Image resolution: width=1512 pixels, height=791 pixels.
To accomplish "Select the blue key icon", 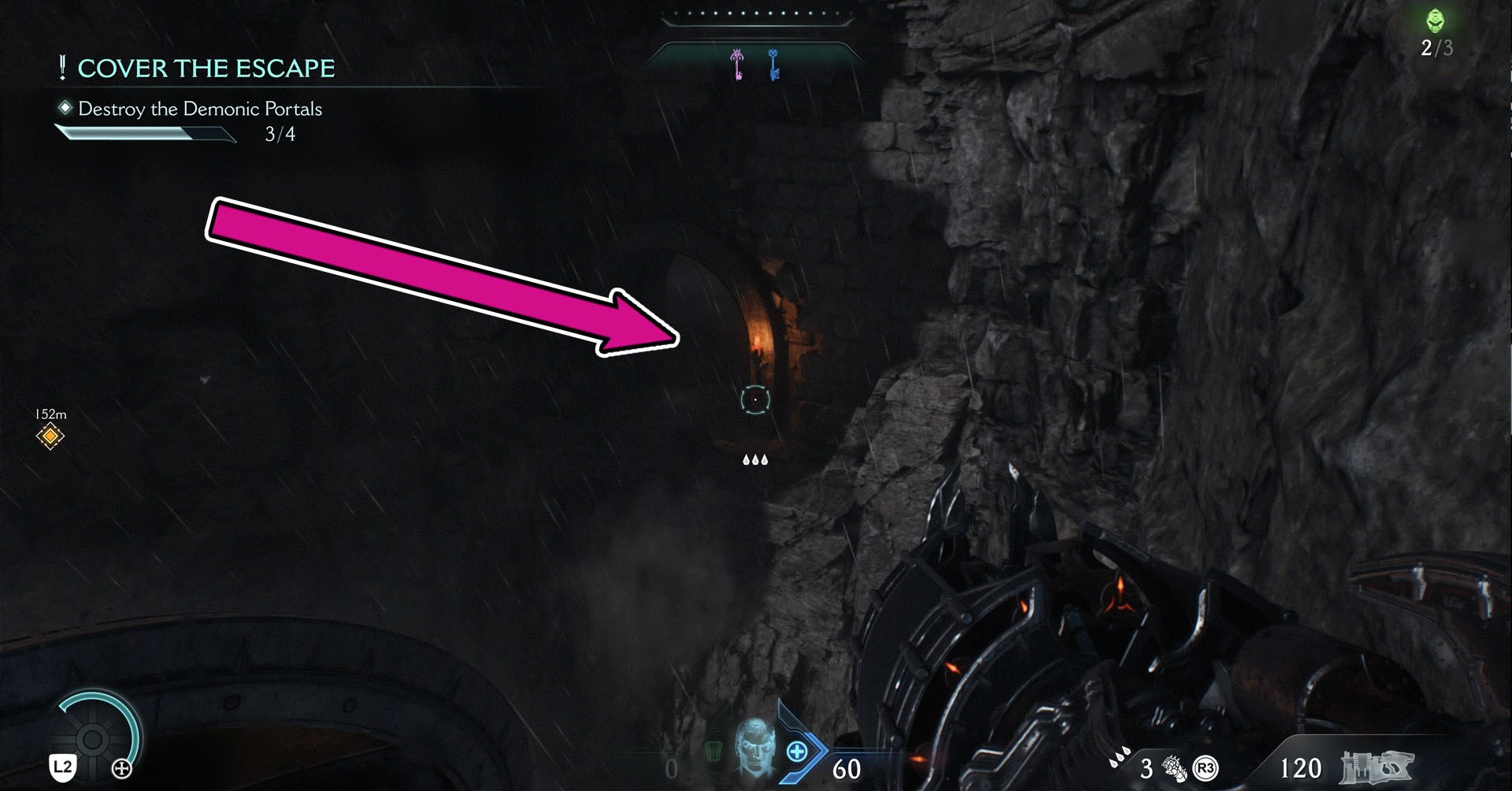I will point(773,65).
